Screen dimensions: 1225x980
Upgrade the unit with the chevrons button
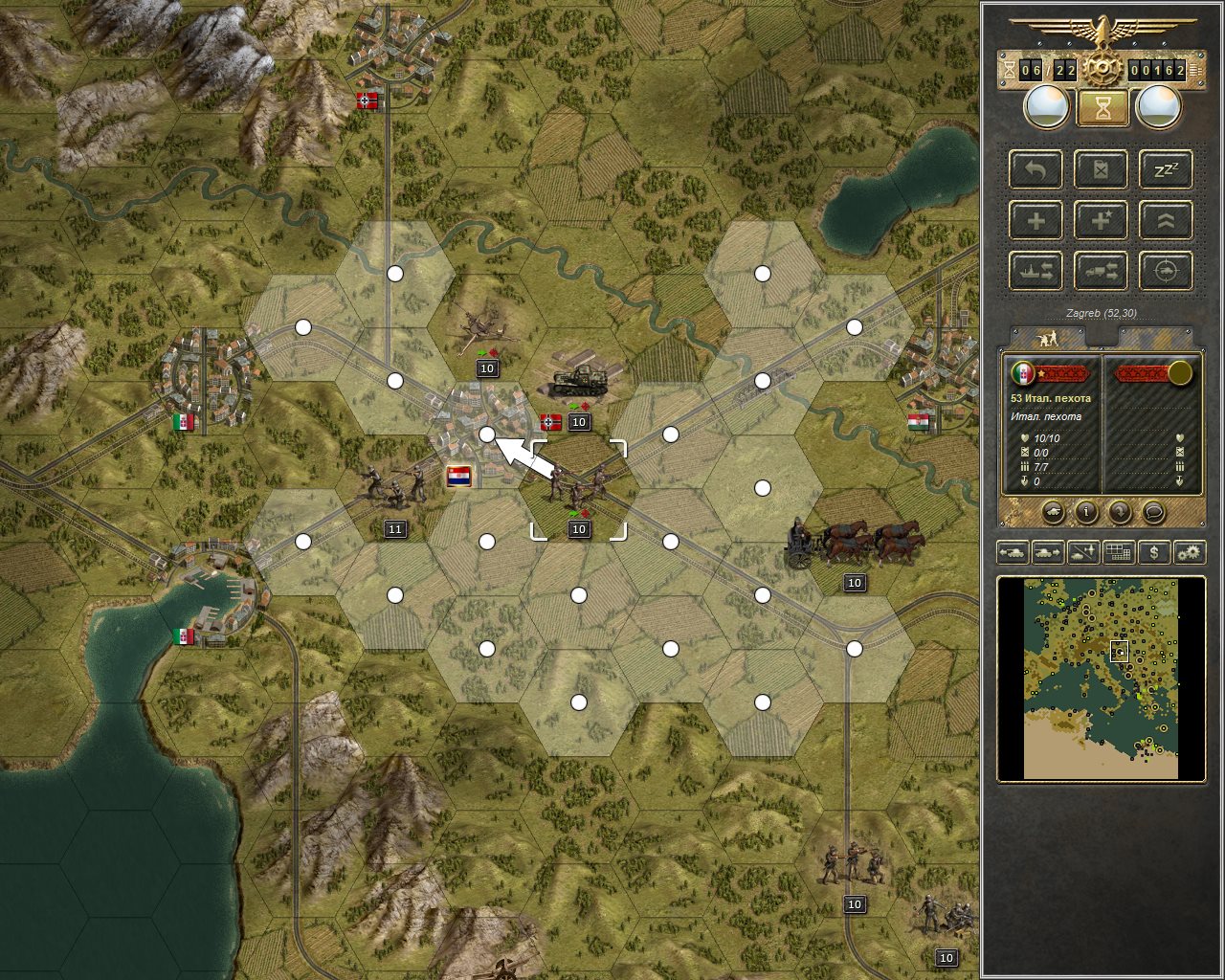pos(1167,221)
